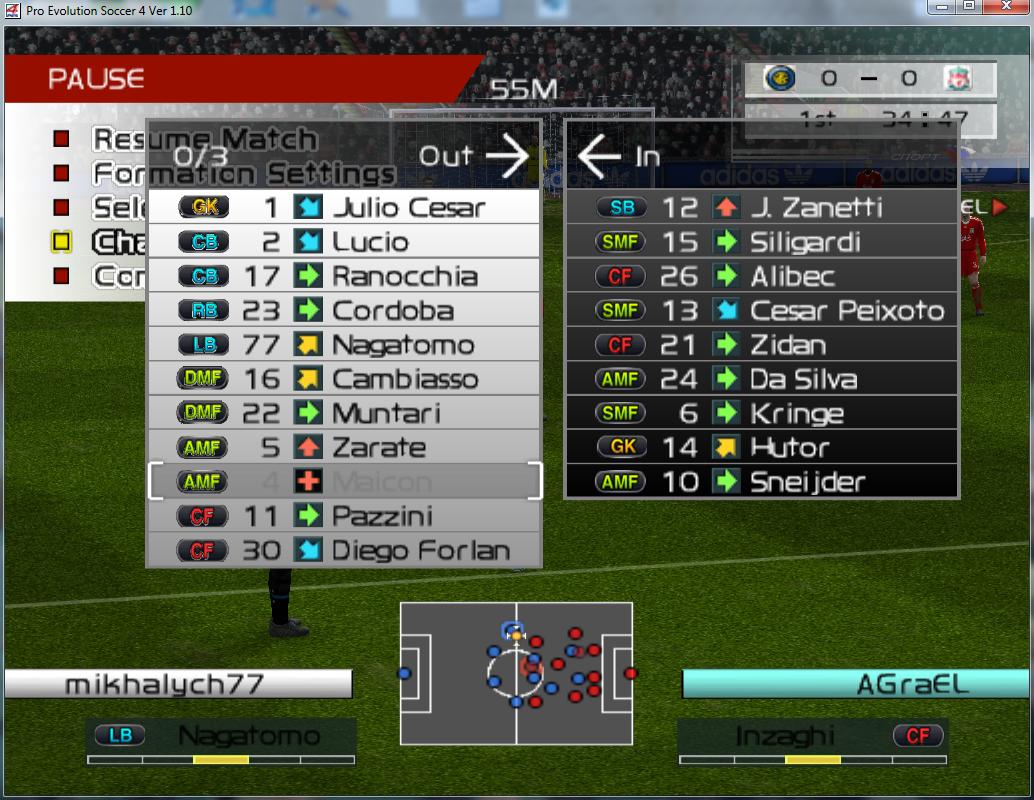Choose Cambiasso from the starting lineup
The image size is (1034, 800).
coord(343,379)
